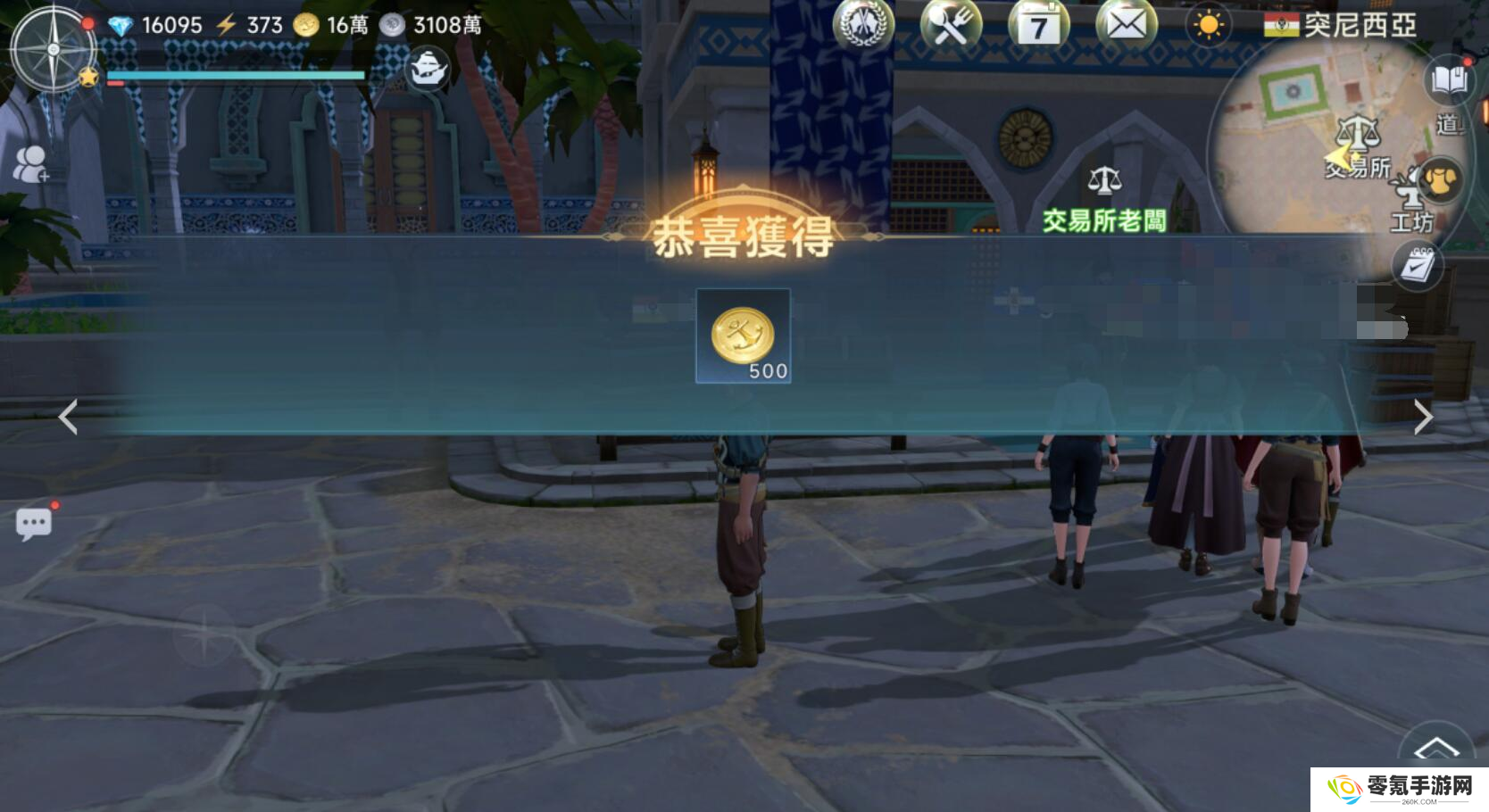Open the task checklist notepad icon

click(x=1416, y=266)
